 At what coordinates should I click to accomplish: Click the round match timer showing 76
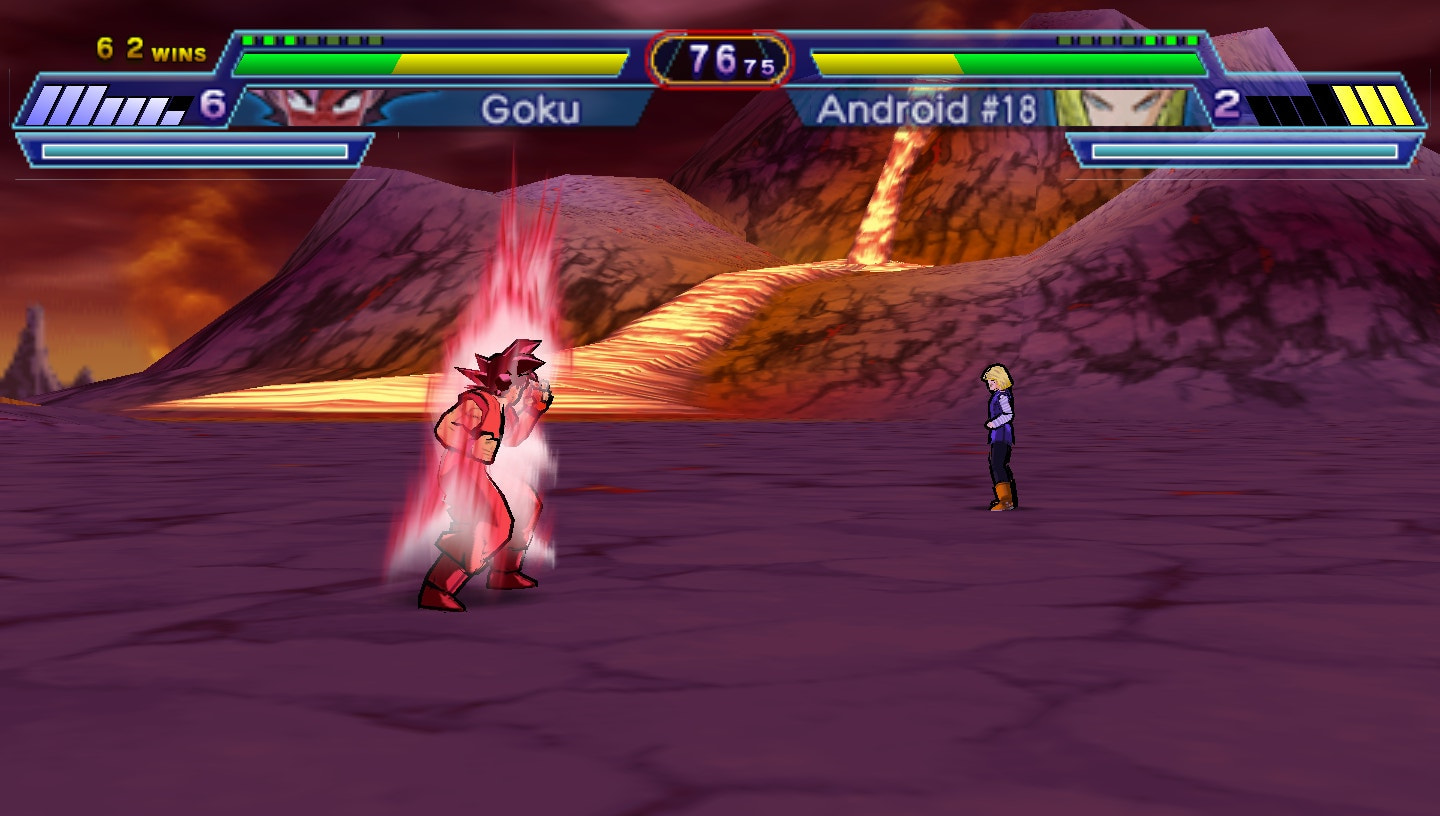712,56
